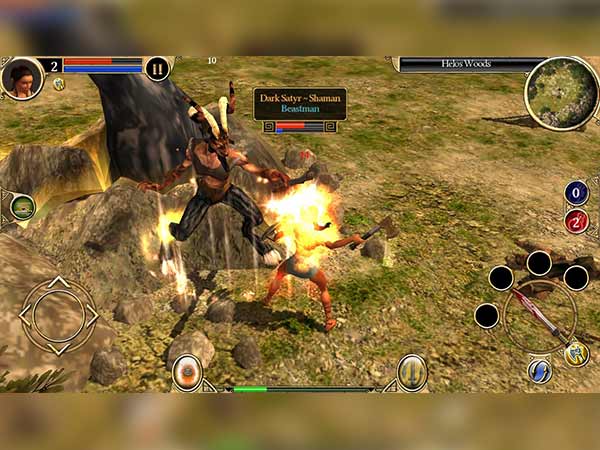Pause the game with the pause button
This screenshot has height=450, width=600.
point(157,68)
